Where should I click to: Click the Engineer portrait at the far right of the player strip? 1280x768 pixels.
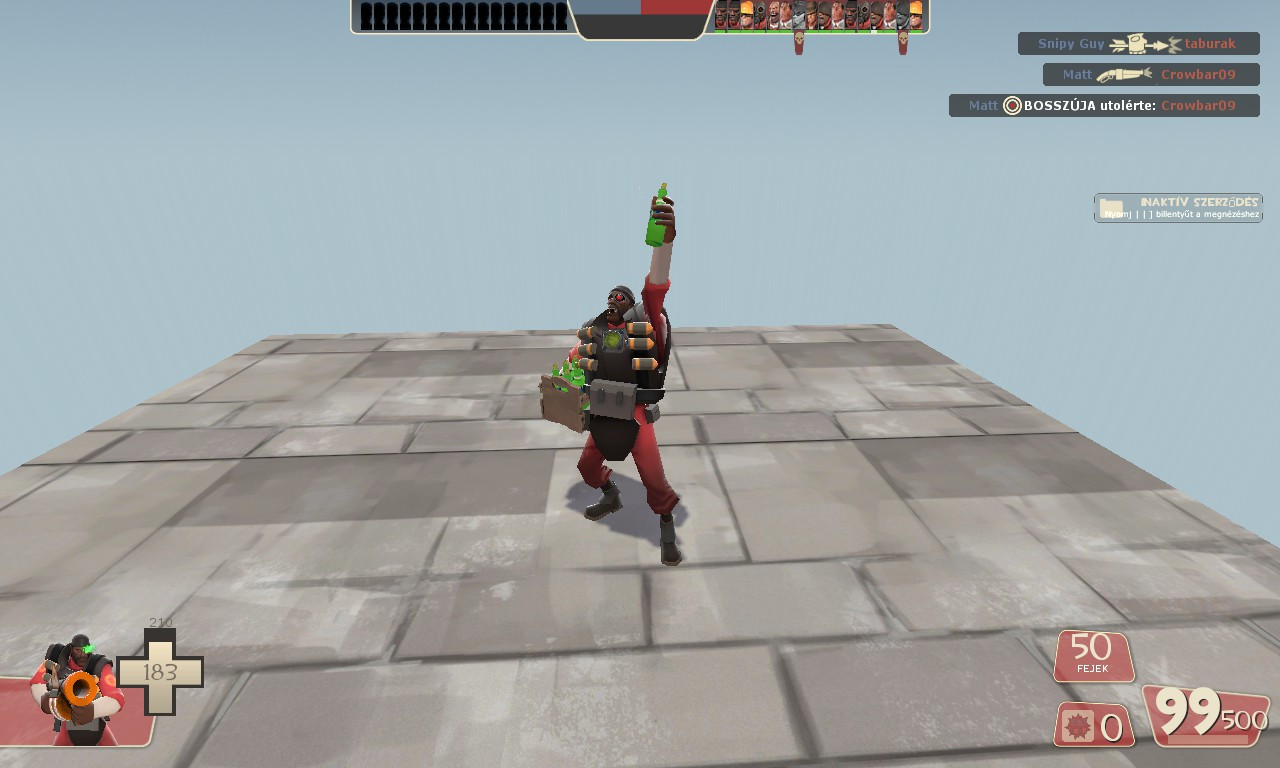[x=916, y=14]
